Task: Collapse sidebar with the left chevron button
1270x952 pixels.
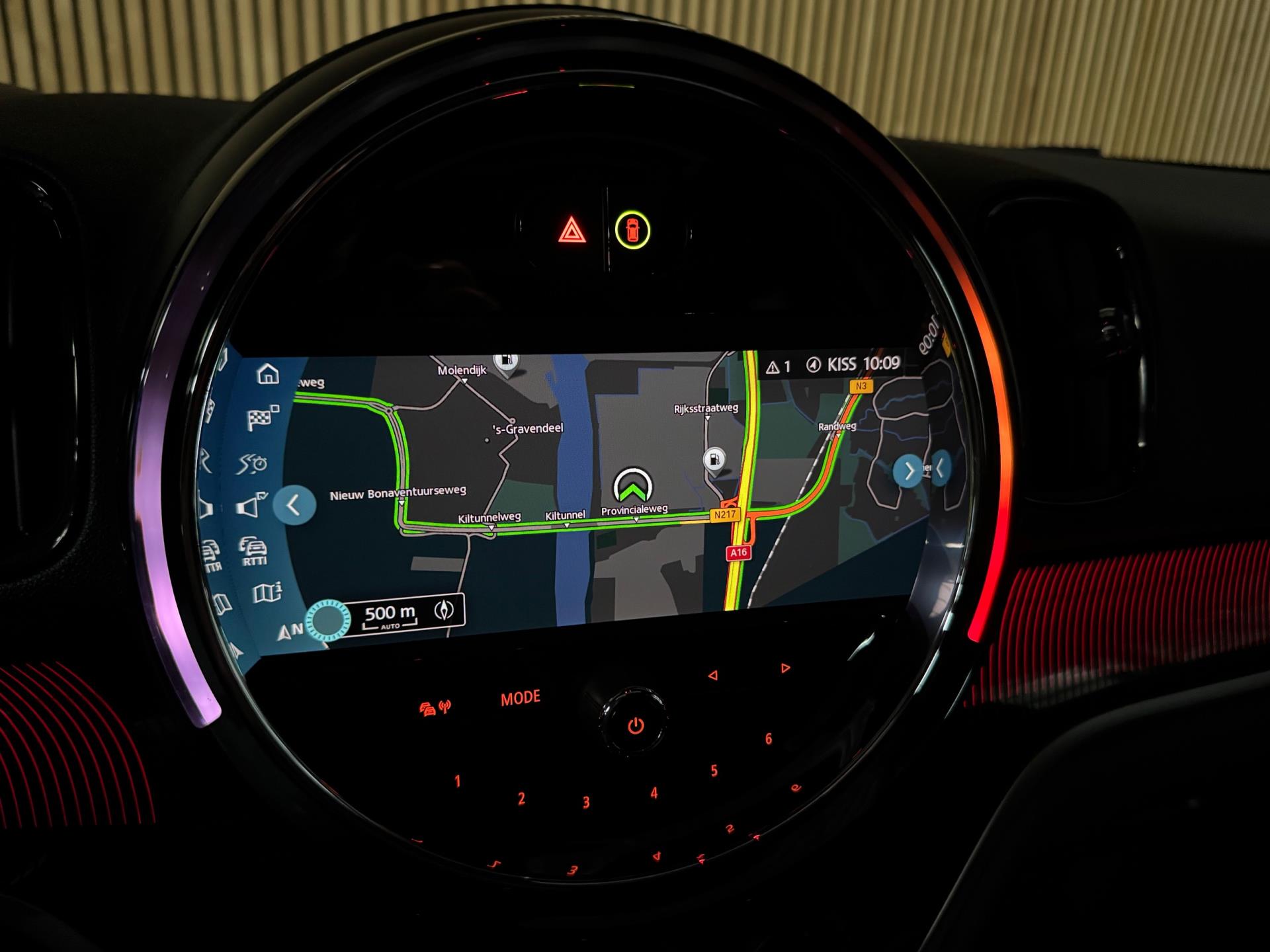Action: (x=294, y=506)
